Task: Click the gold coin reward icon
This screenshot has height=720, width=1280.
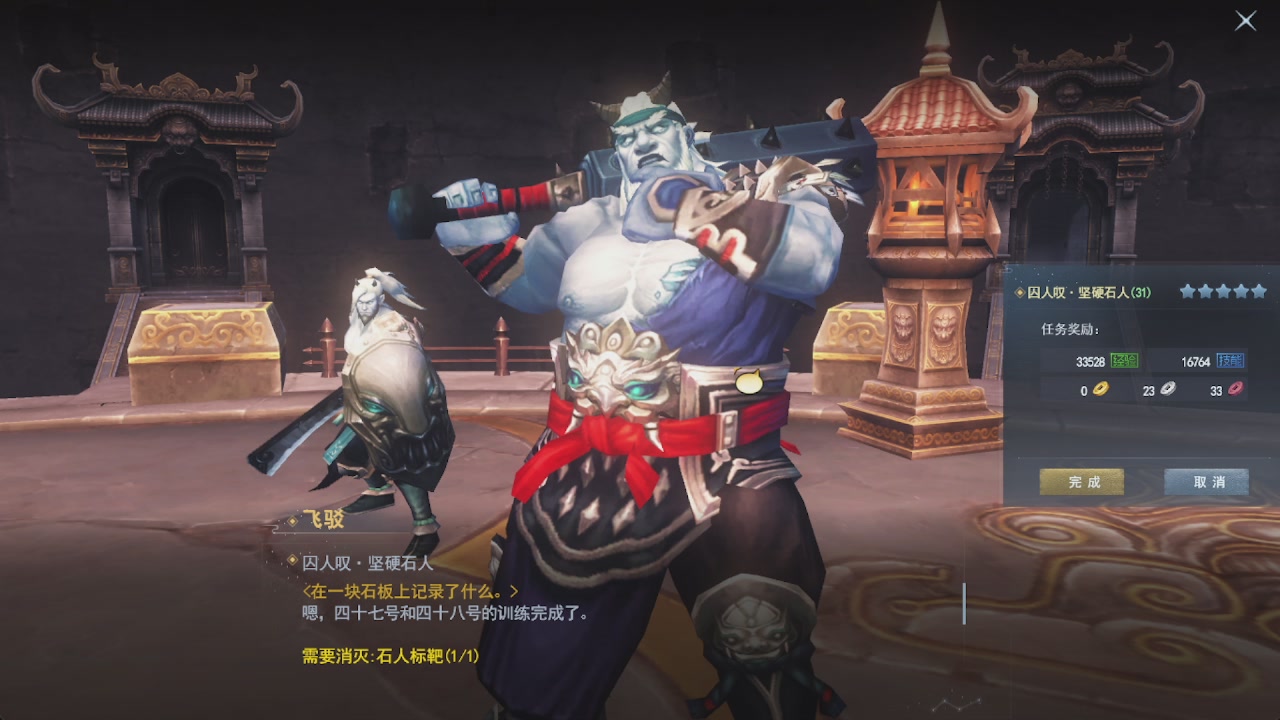Action: [x=1102, y=389]
